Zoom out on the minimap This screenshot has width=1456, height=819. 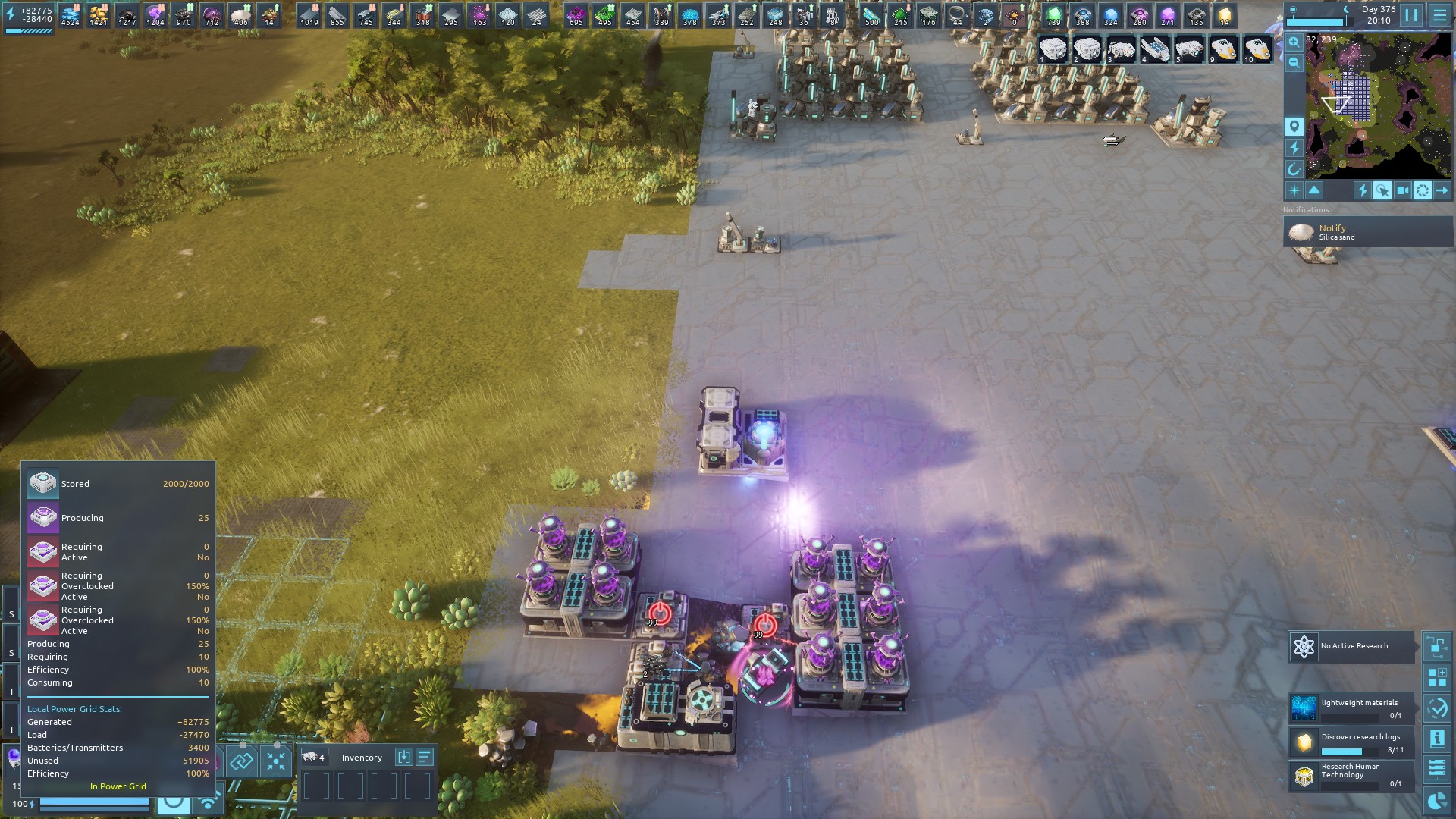click(1294, 63)
